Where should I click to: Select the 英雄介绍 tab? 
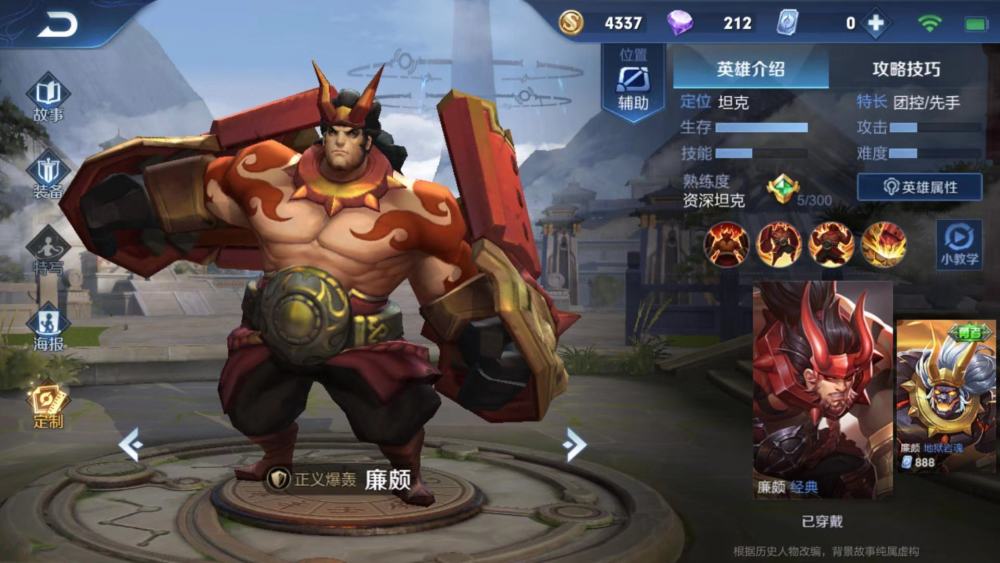point(750,69)
